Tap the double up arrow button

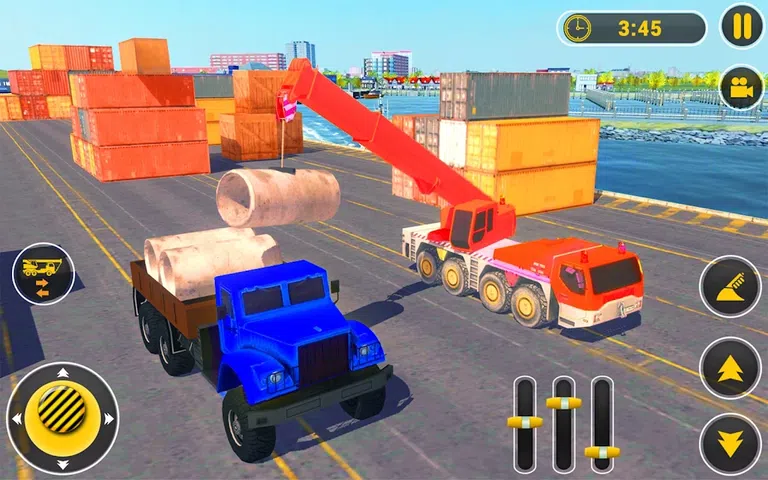(x=730, y=367)
